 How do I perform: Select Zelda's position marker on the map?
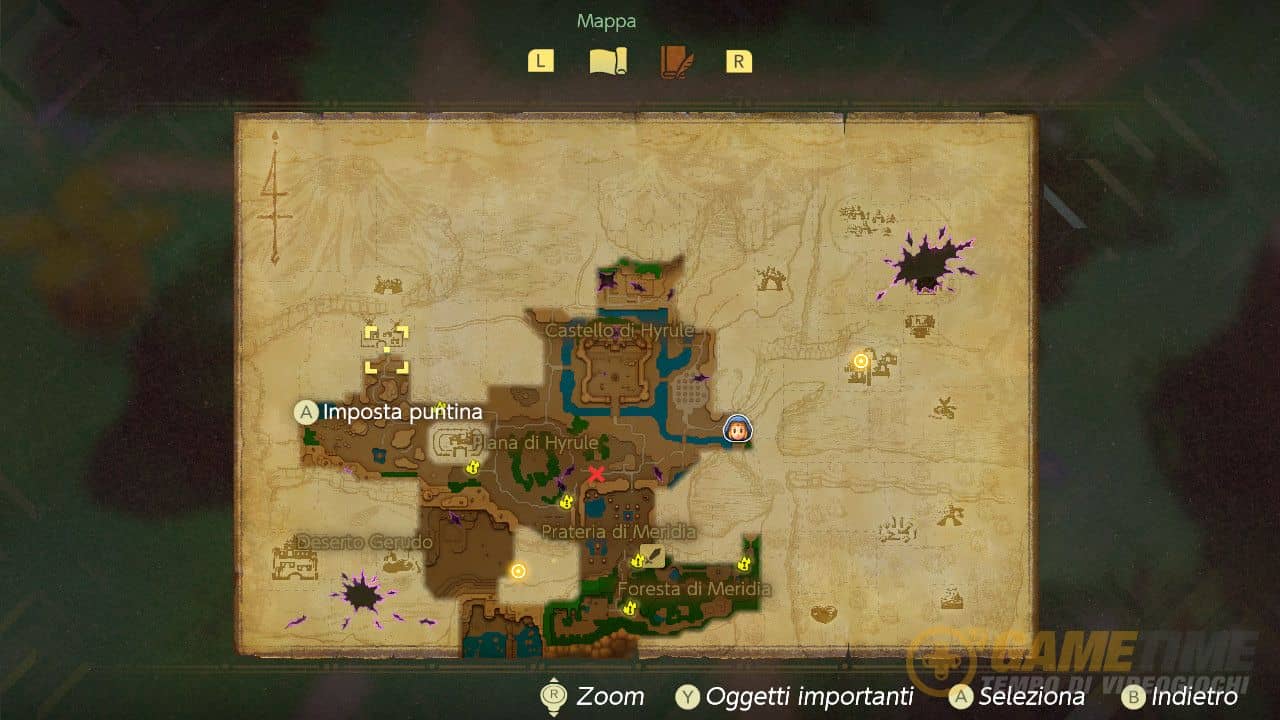(x=738, y=428)
